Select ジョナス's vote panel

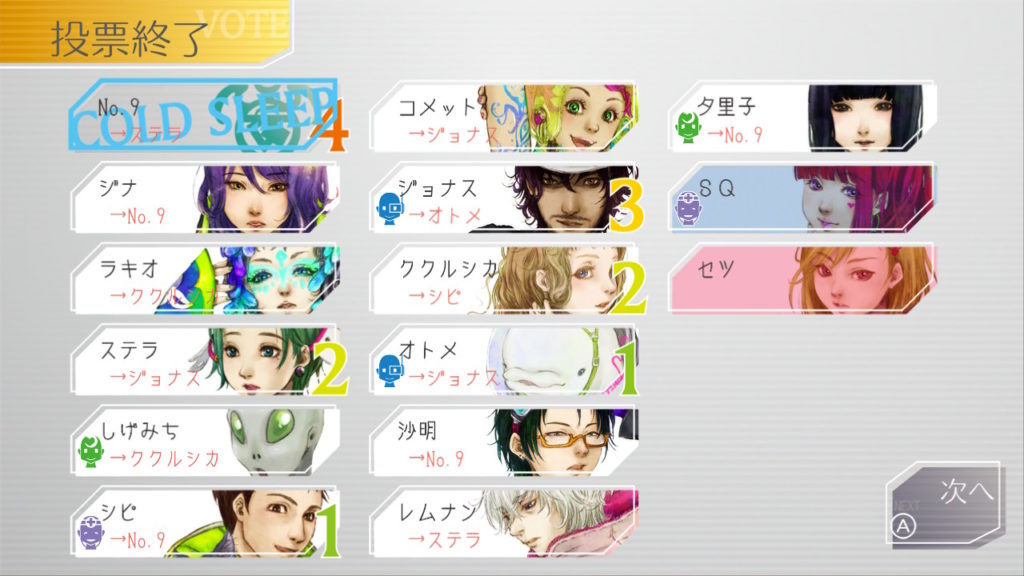(503, 199)
